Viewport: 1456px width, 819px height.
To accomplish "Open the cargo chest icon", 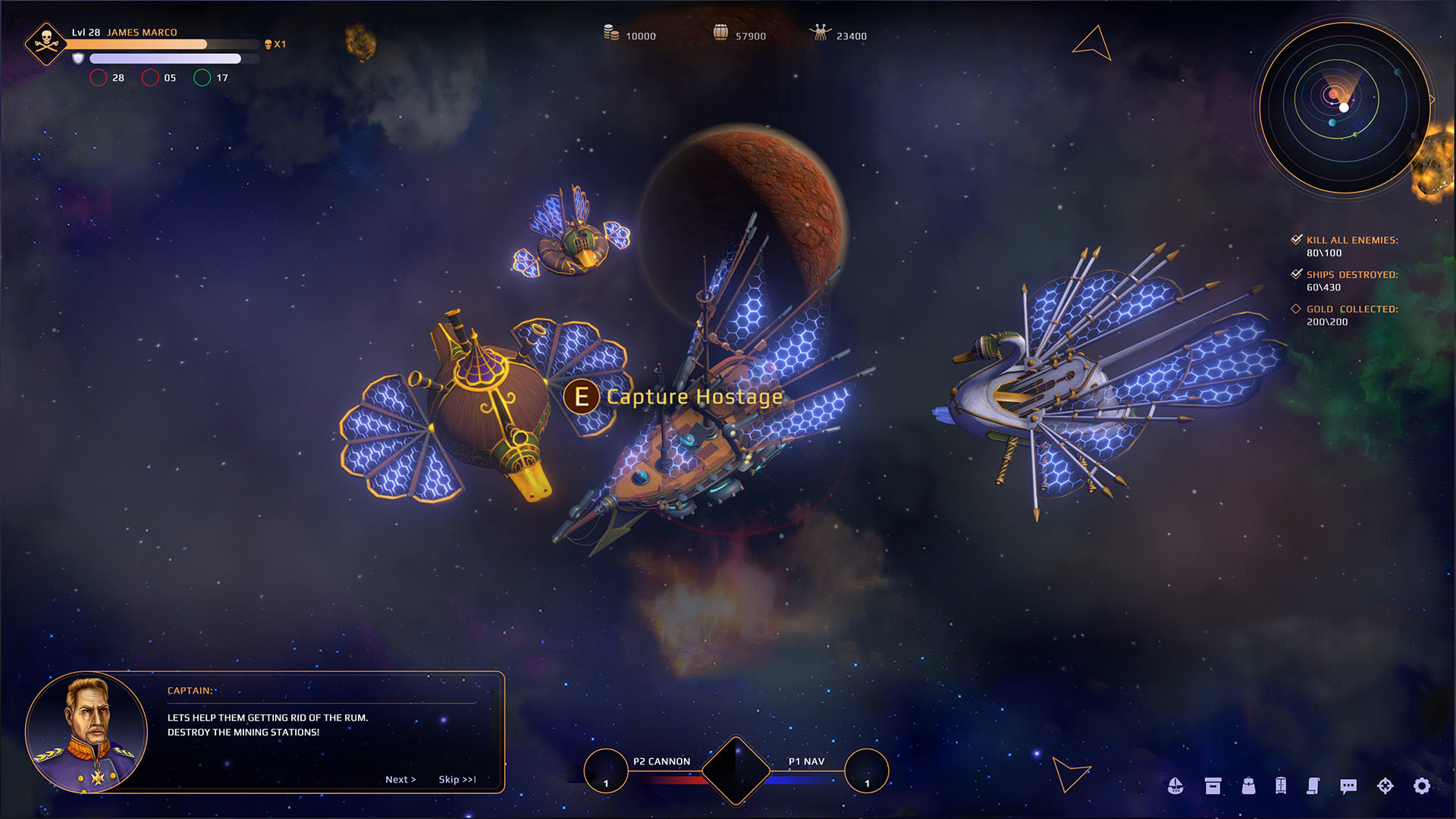I will point(1213,785).
